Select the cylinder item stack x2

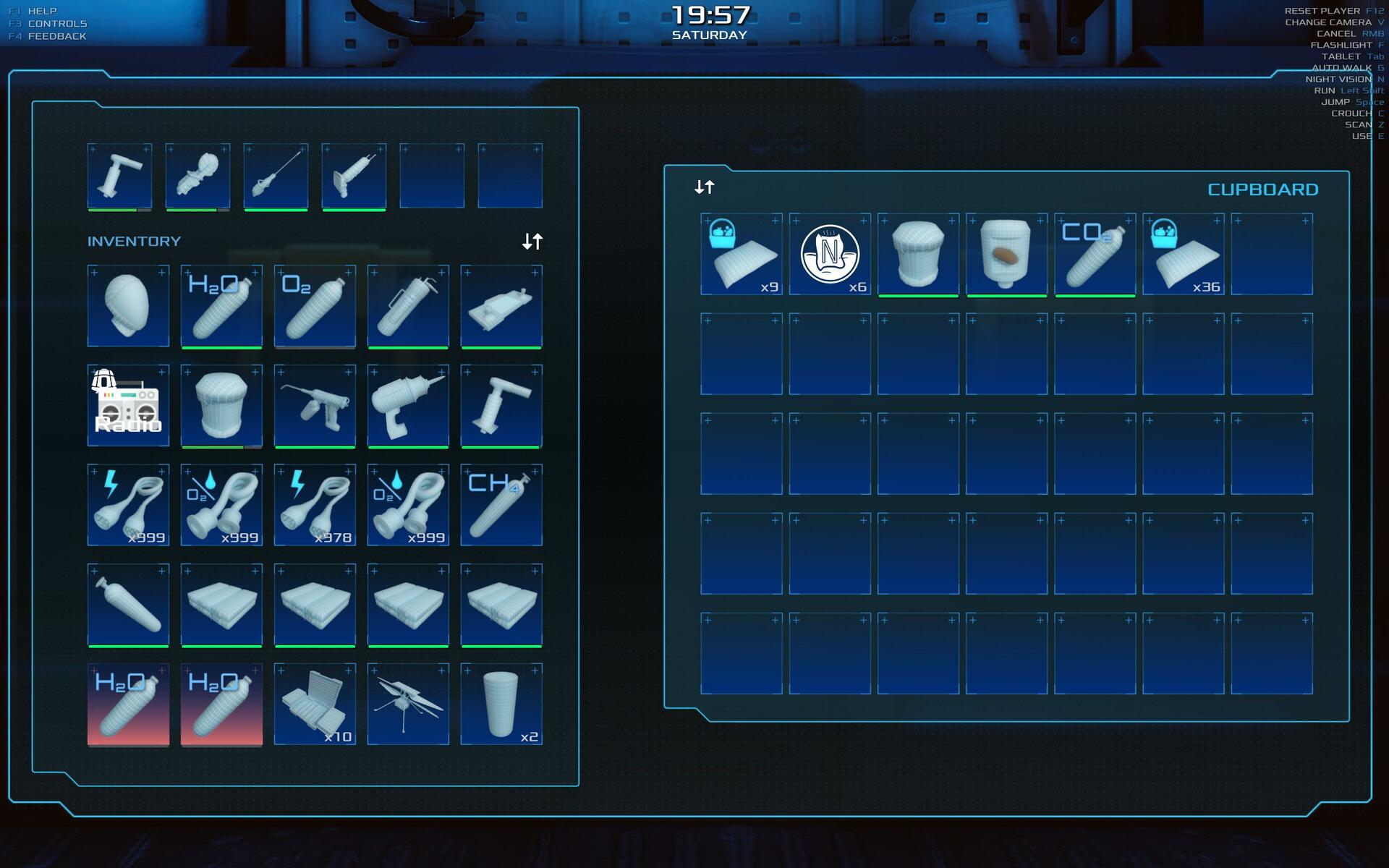[x=501, y=704]
